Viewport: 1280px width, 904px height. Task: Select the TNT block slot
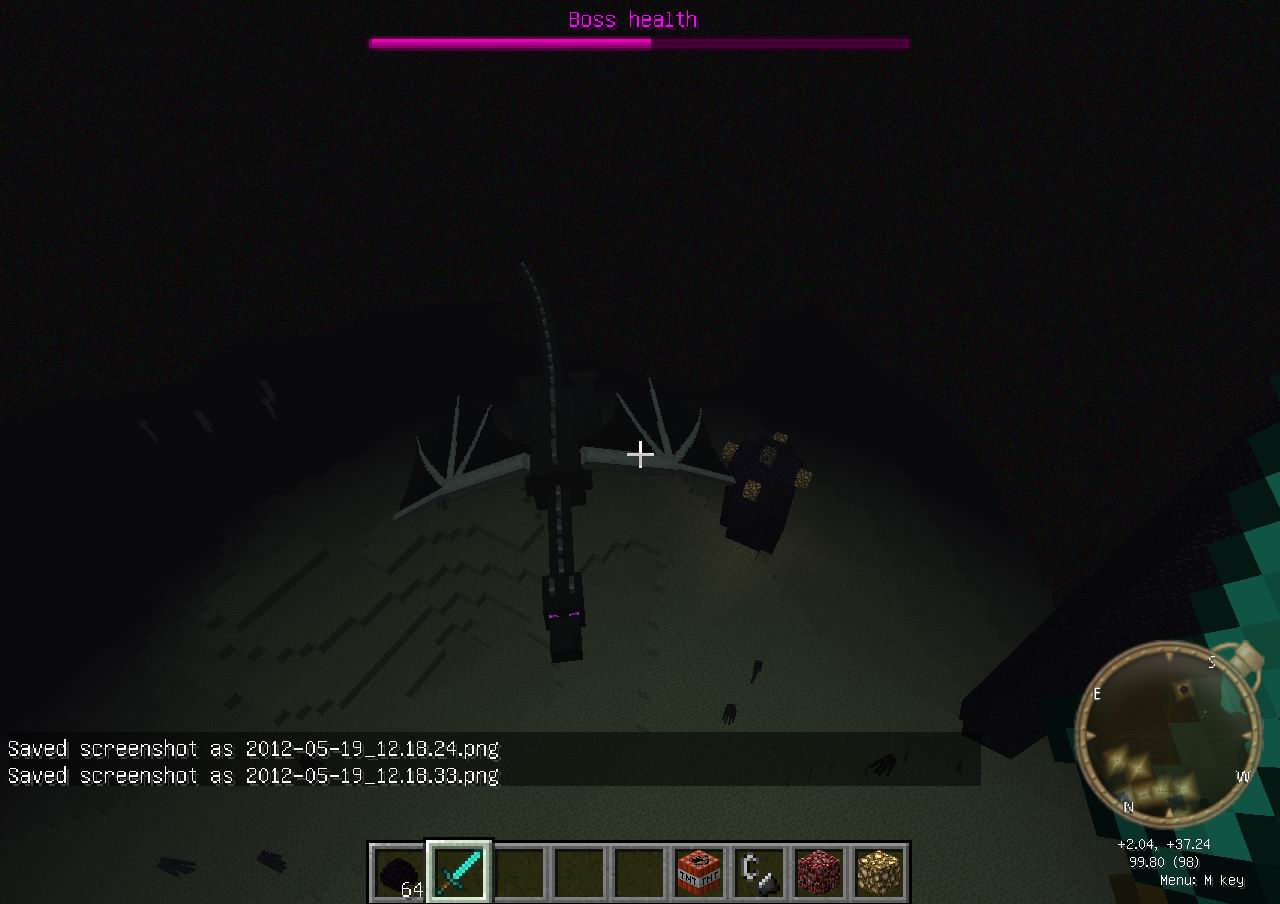point(700,873)
